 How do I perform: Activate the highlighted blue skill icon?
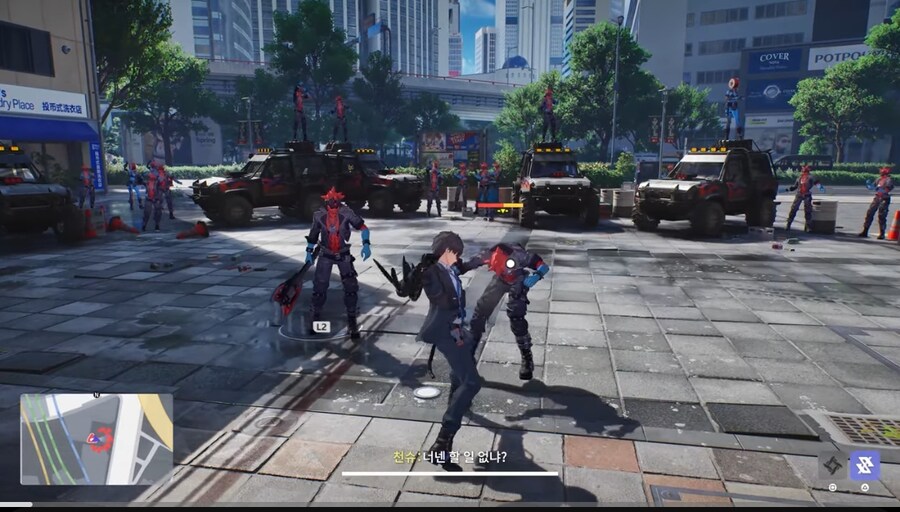[864, 465]
